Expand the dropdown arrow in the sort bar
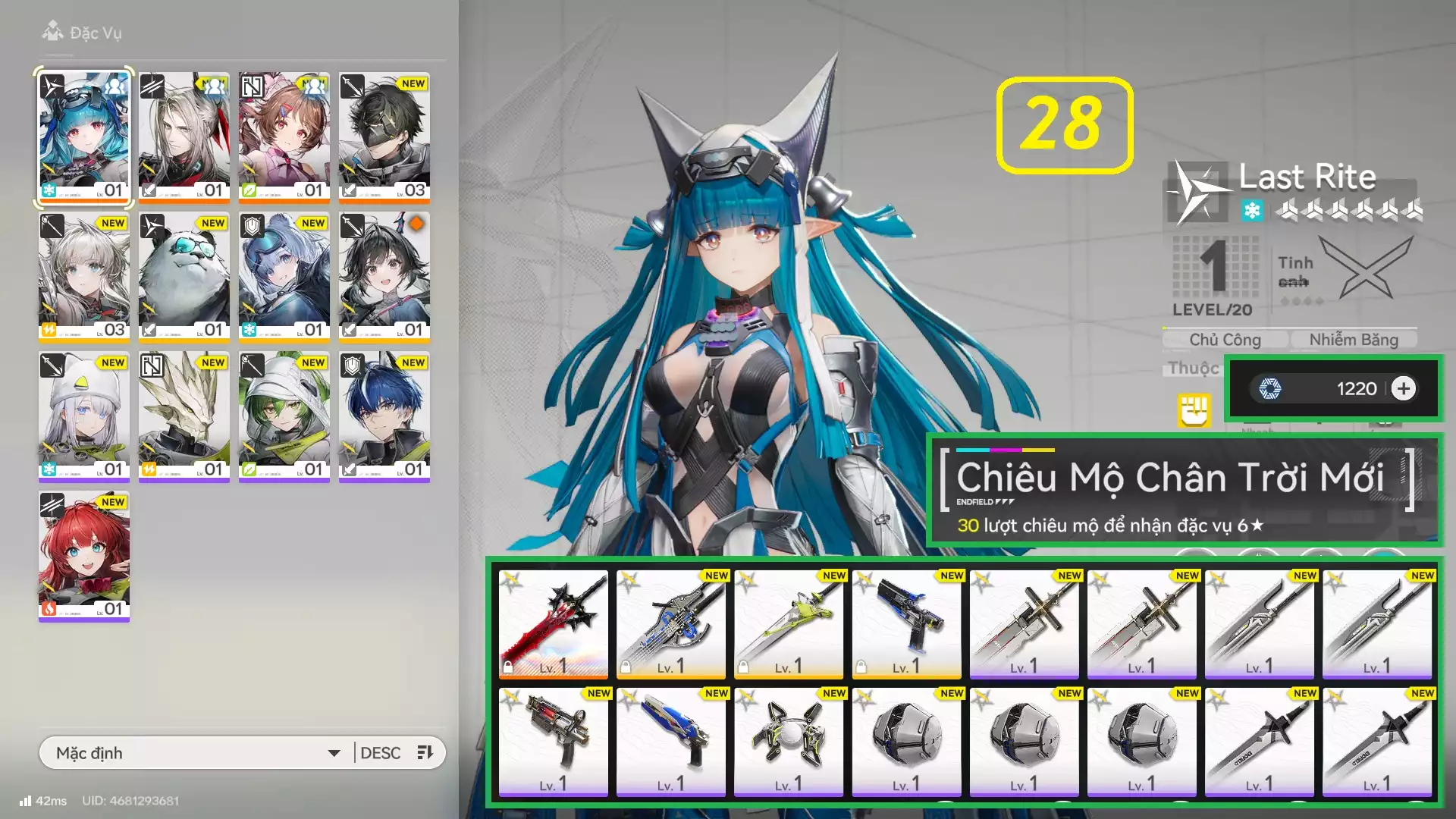Image resolution: width=1456 pixels, height=819 pixels. pos(334,753)
